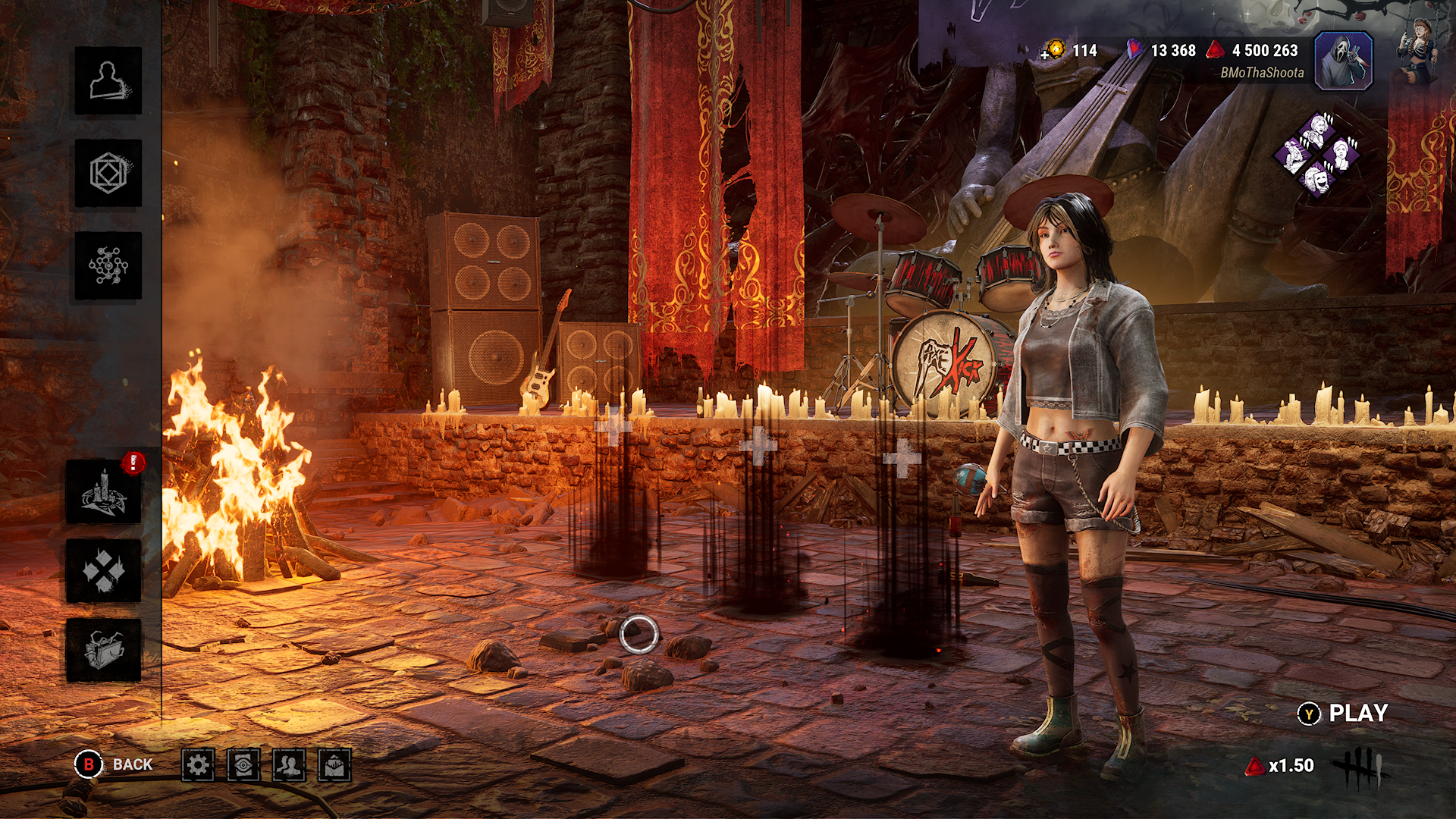This screenshot has height=819, width=1456.
Task: Open the friends list button
Action: coord(289,765)
